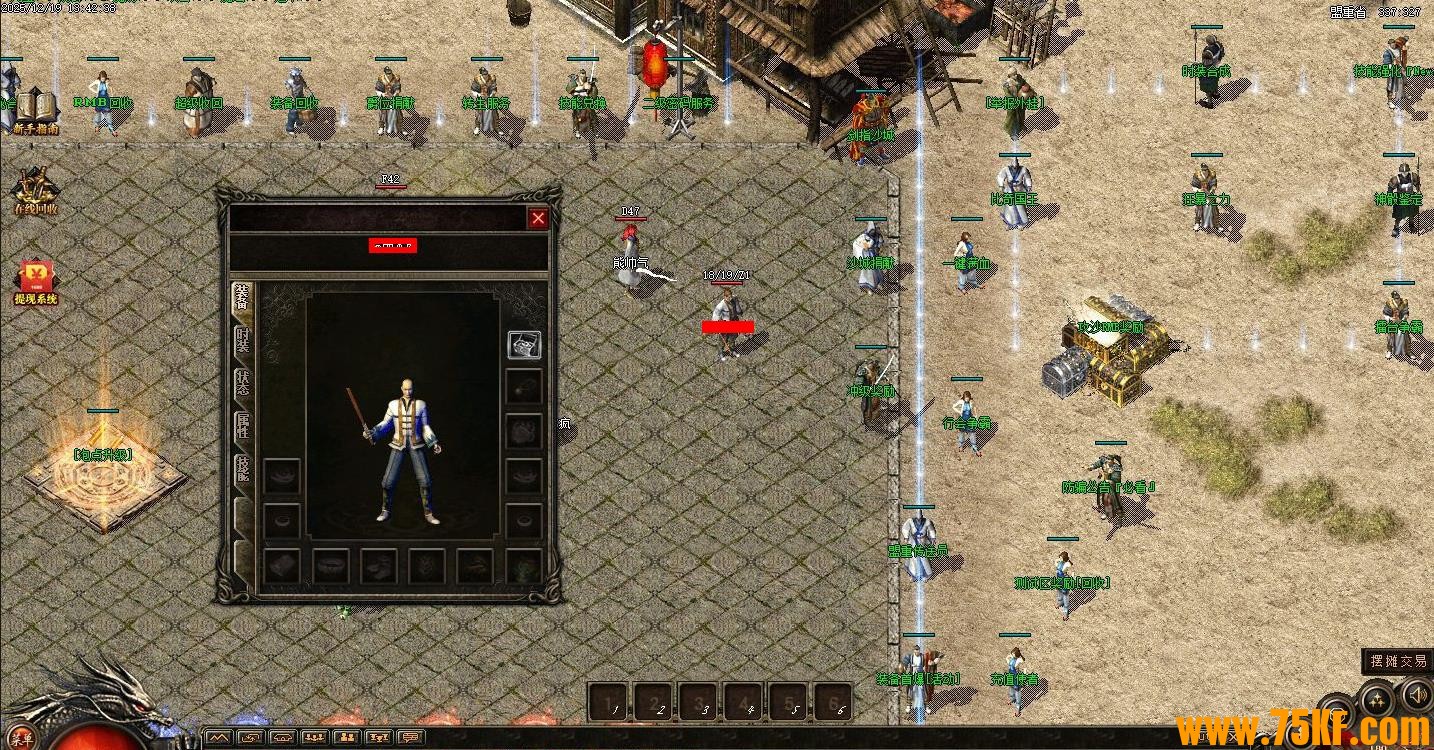Open the 状态 (status) tab
Screen dimensions: 1434x750
242,383
